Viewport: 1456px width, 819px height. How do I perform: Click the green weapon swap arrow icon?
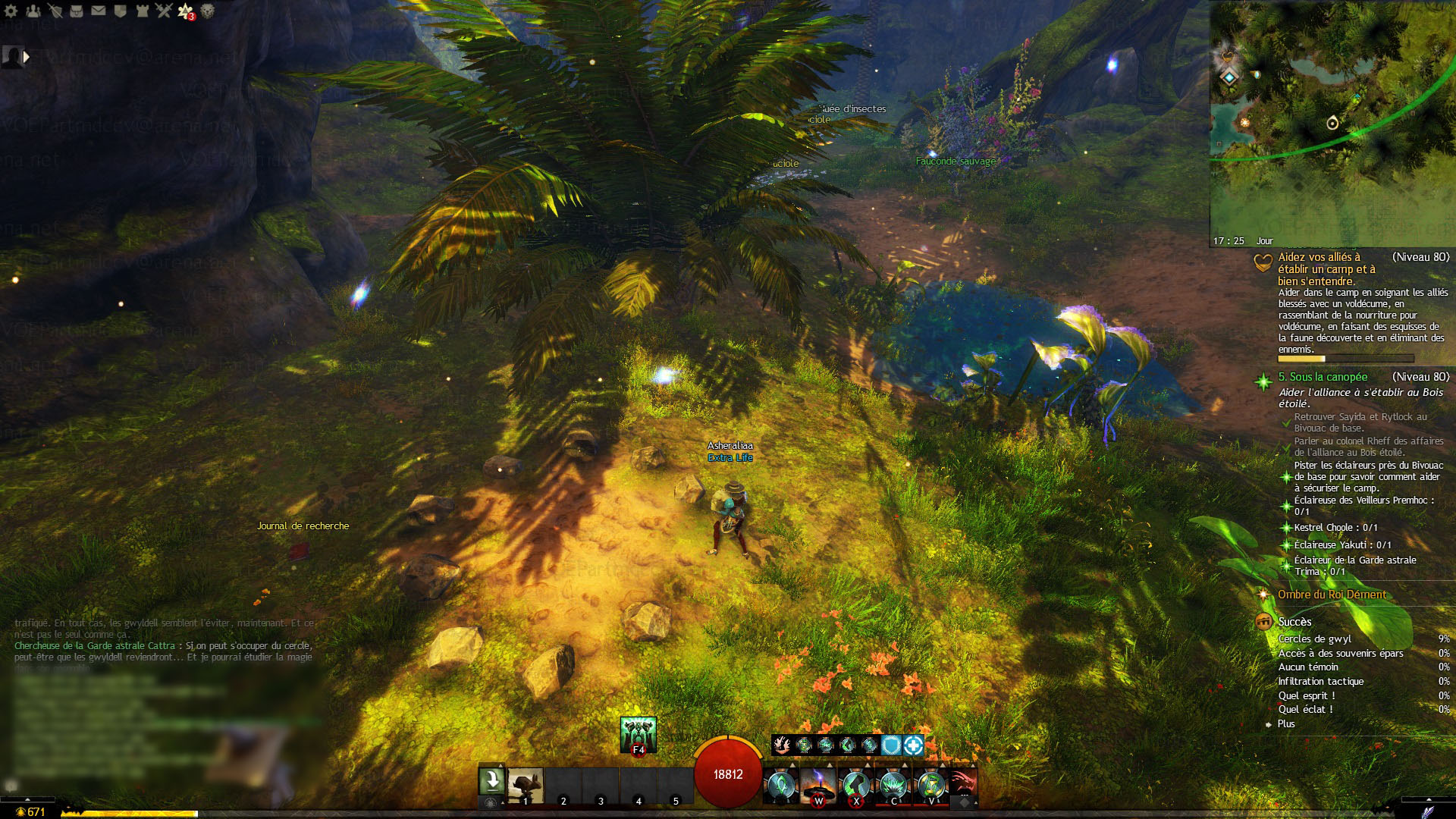click(x=491, y=780)
